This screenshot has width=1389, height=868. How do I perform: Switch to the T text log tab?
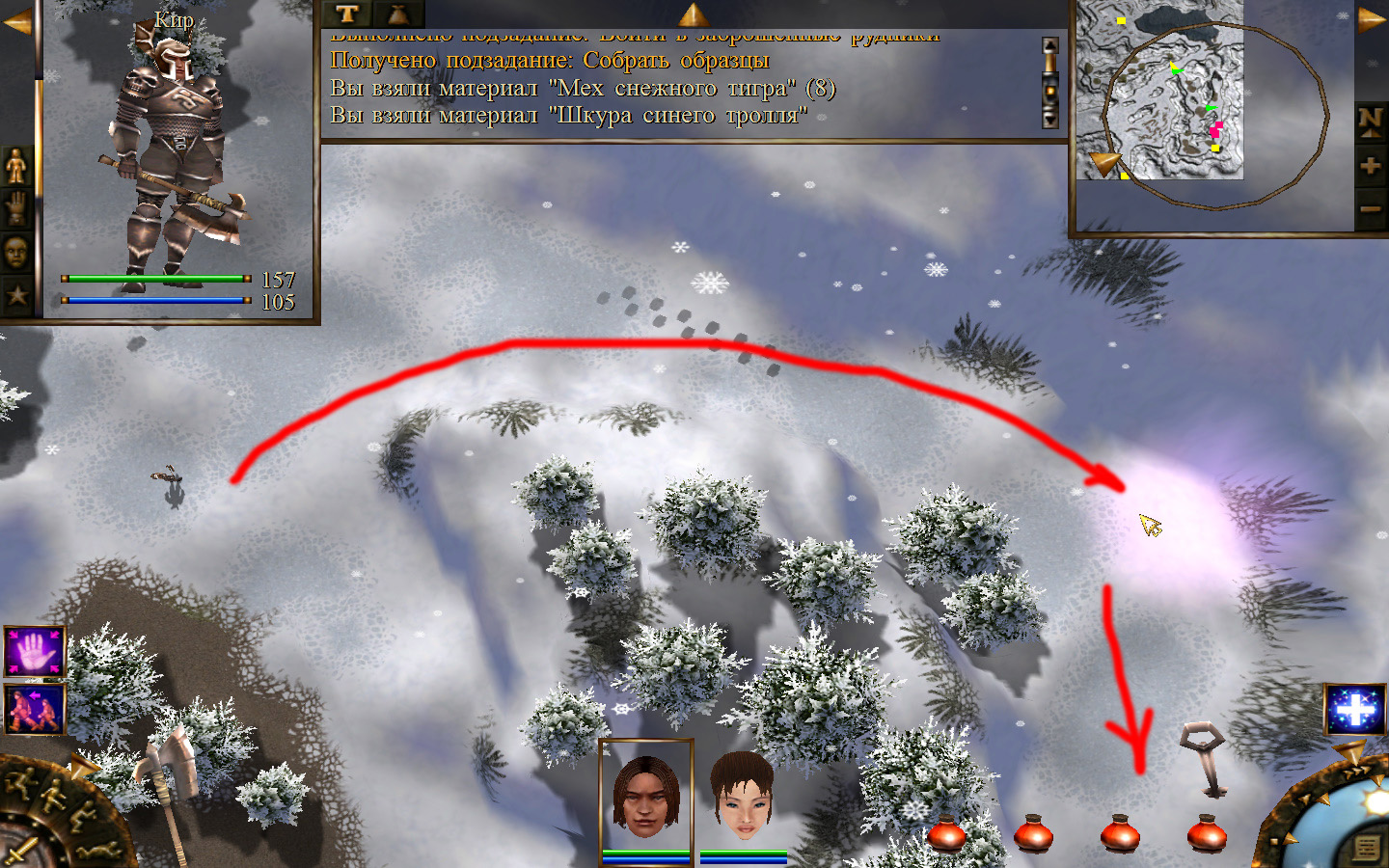[347, 14]
